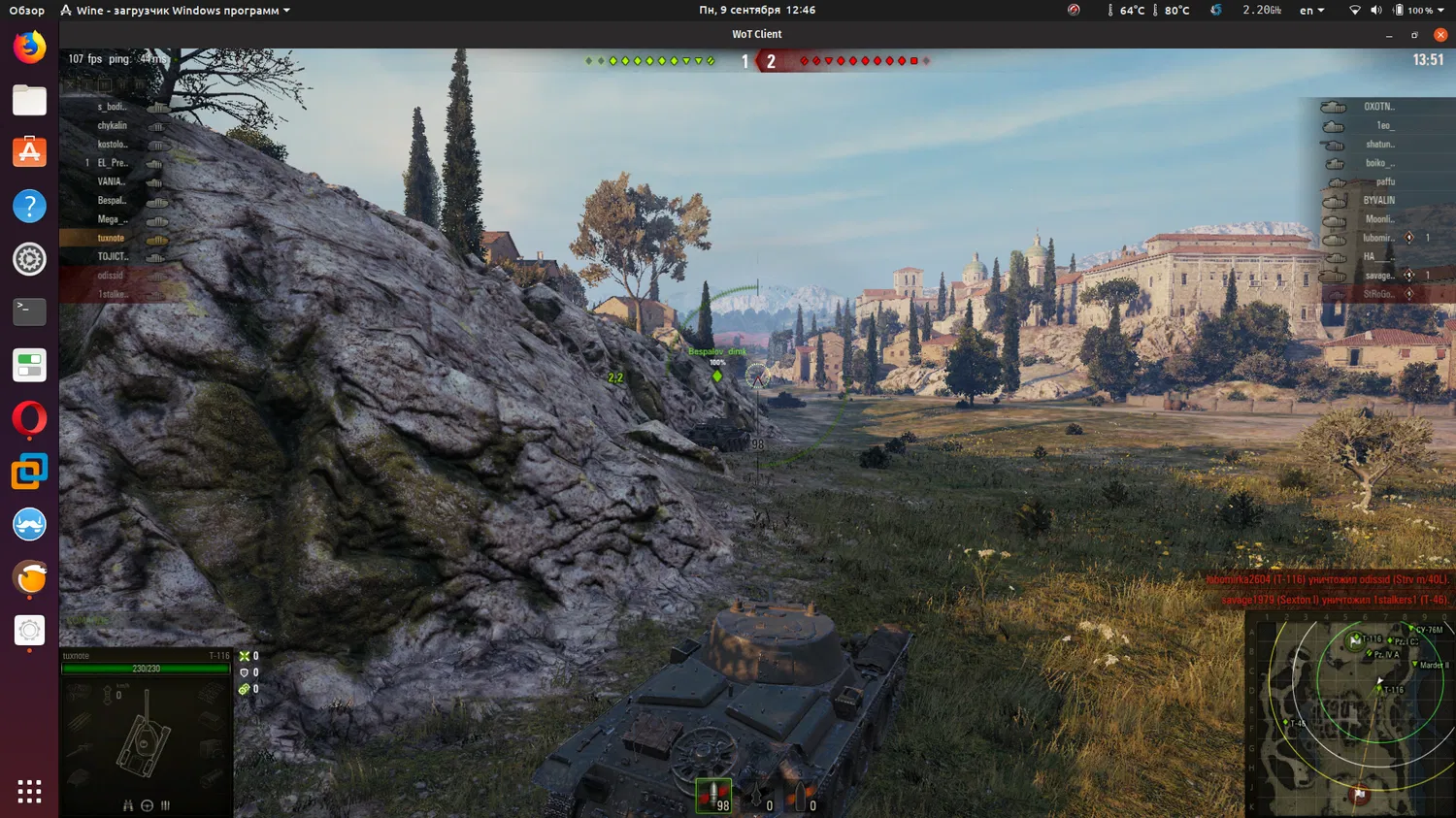Select the active shell slot with 98 rounds
Screen dimensions: 1456x818
tap(713, 796)
